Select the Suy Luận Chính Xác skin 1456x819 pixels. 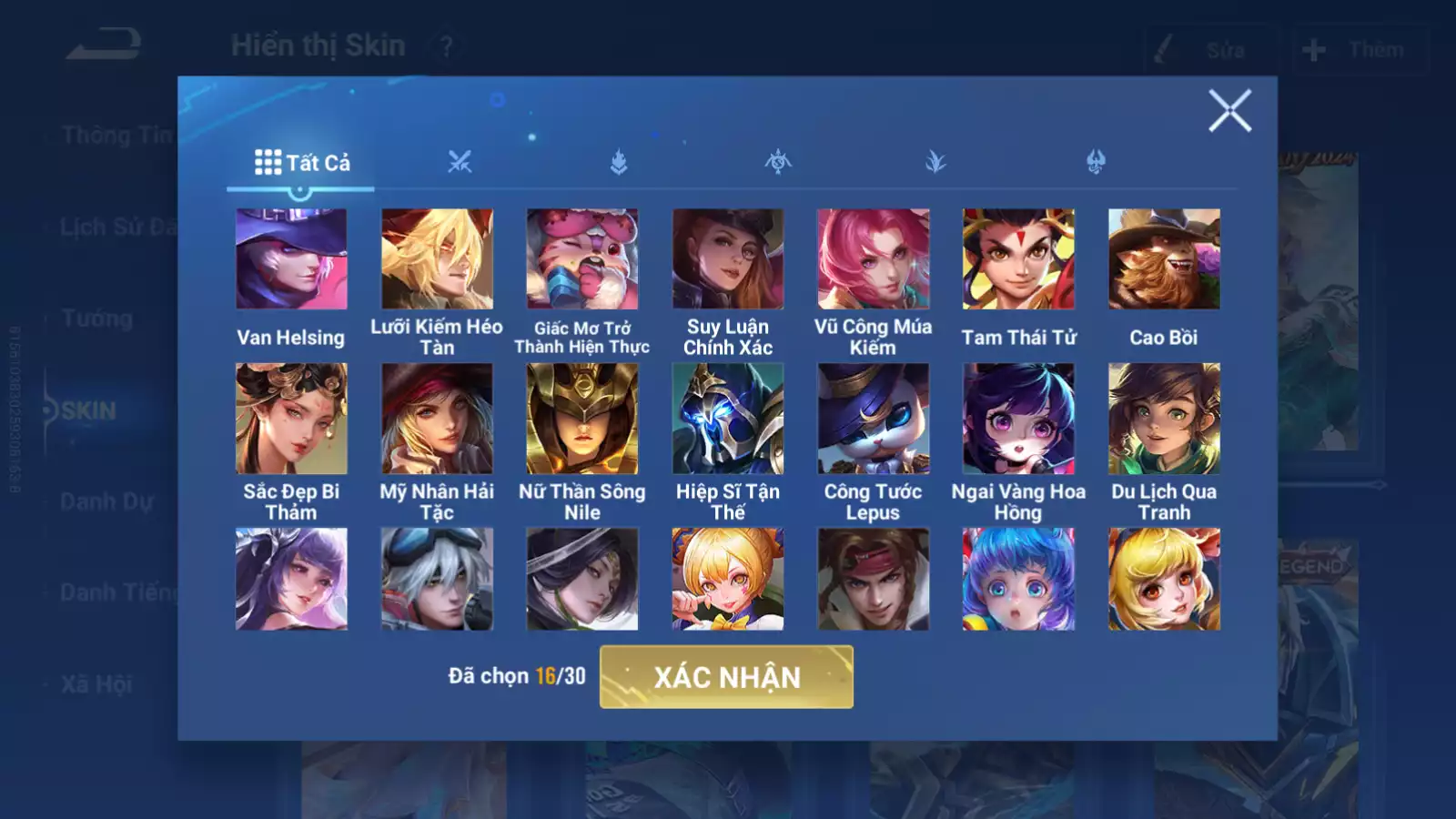pos(728,259)
